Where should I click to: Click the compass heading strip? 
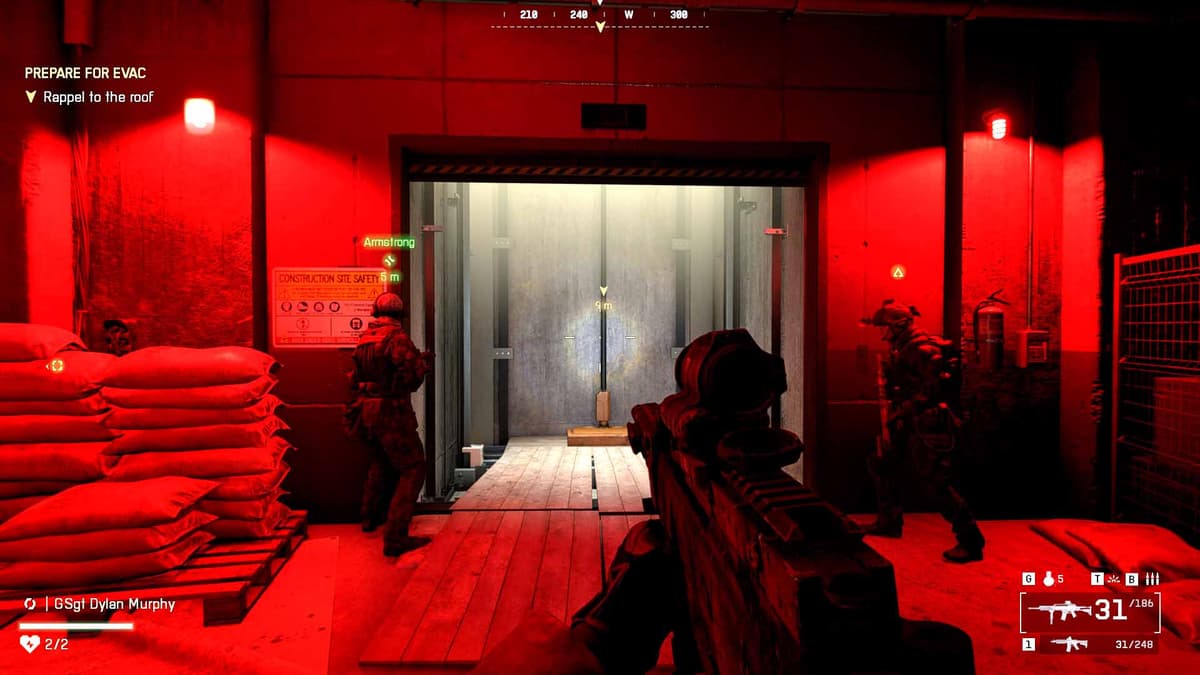[x=600, y=15]
